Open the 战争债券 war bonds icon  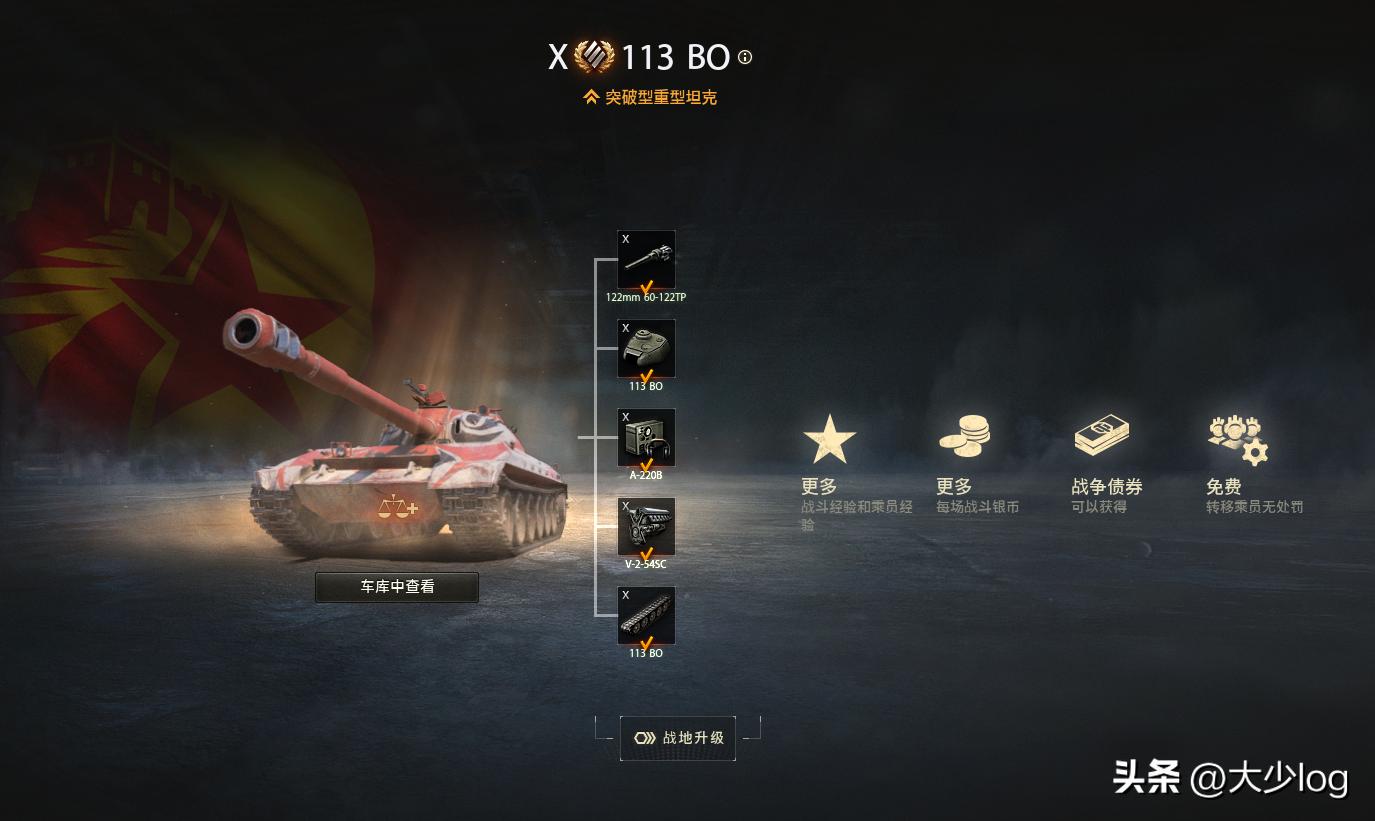coord(1100,433)
